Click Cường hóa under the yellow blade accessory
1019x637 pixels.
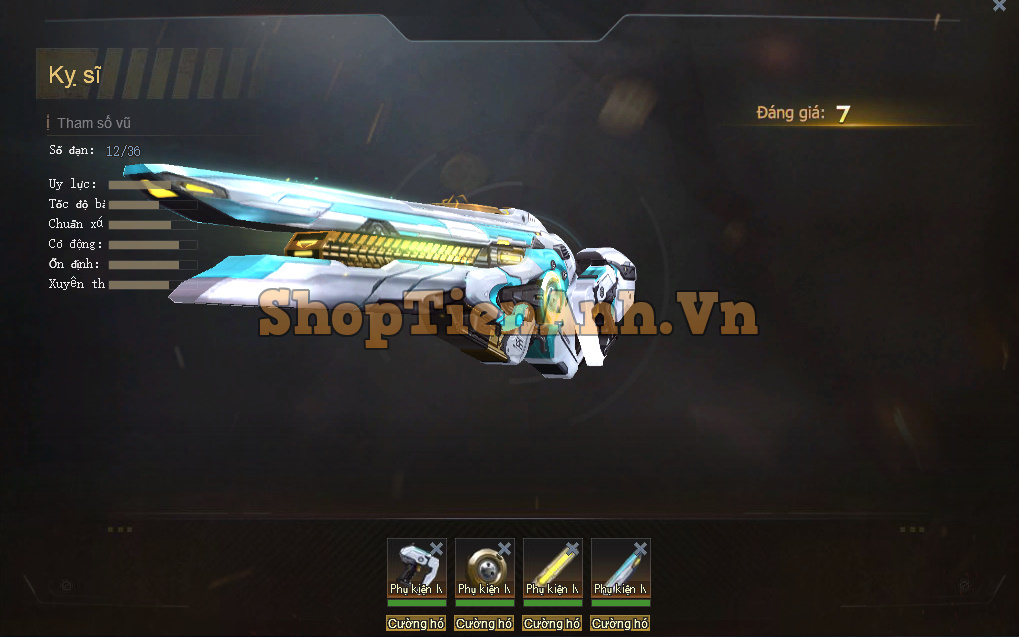tap(552, 623)
